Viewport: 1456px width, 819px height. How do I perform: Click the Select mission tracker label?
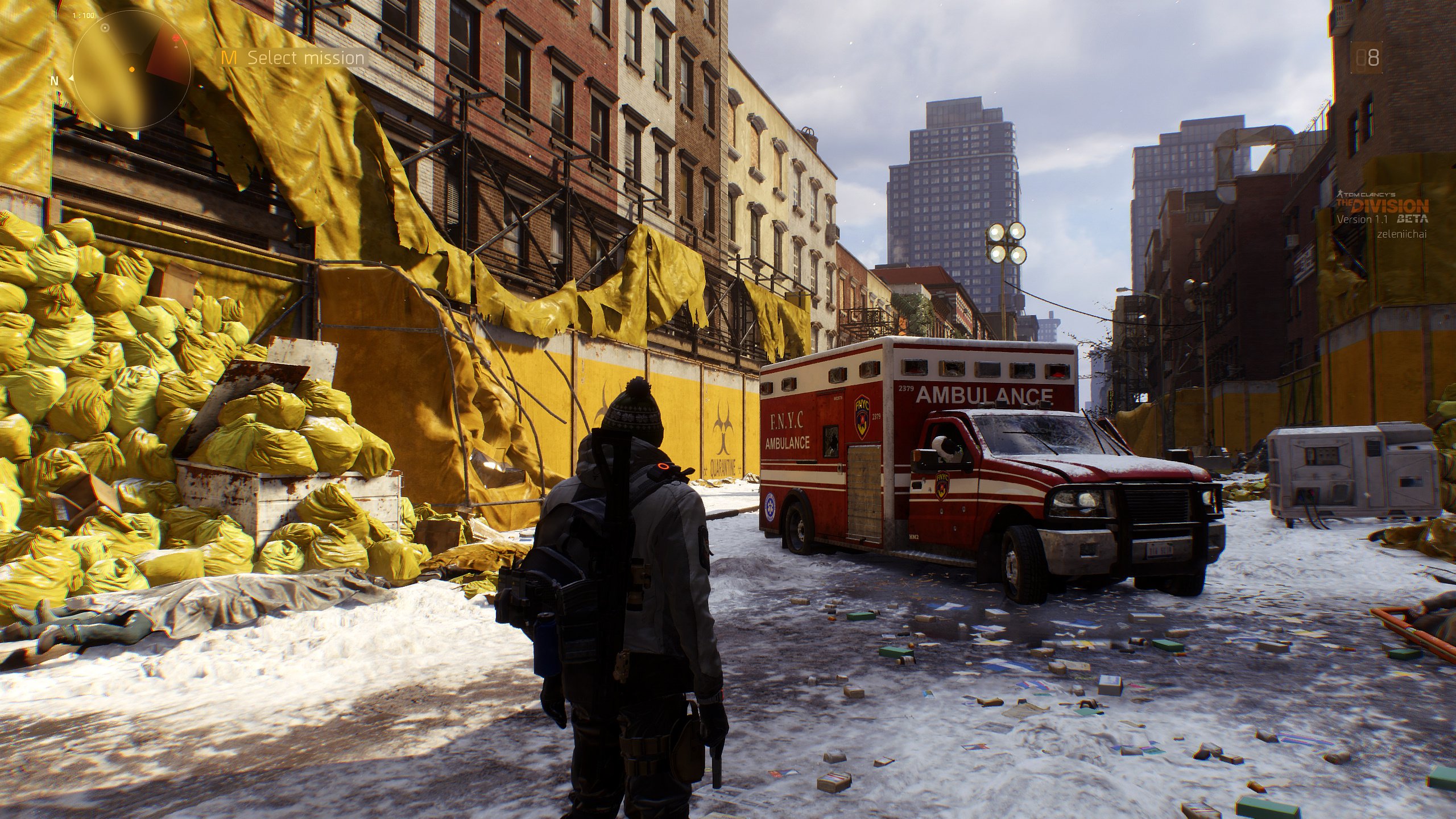click(x=305, y=58)
